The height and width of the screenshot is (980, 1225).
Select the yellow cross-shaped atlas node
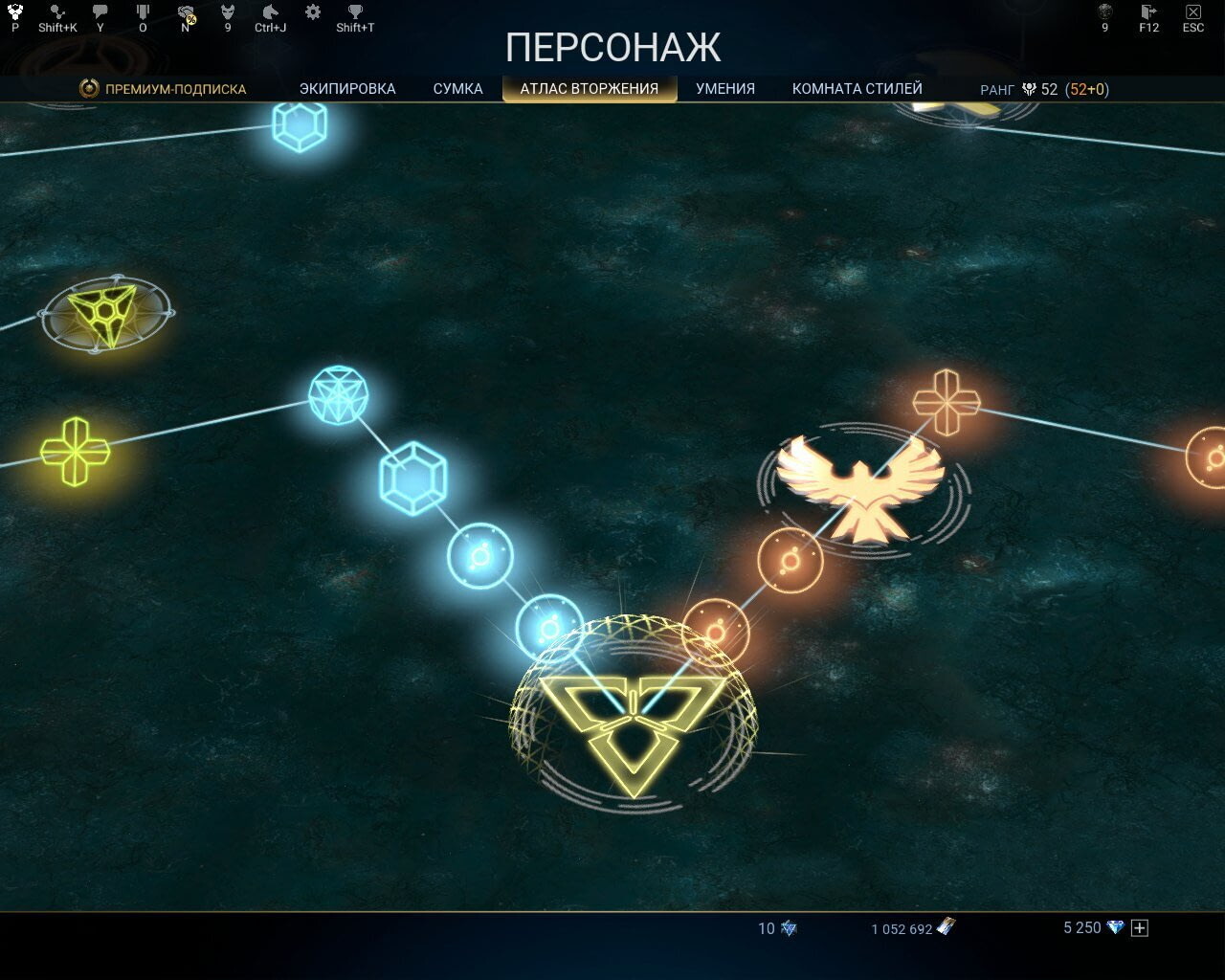[x=76, y=451]
